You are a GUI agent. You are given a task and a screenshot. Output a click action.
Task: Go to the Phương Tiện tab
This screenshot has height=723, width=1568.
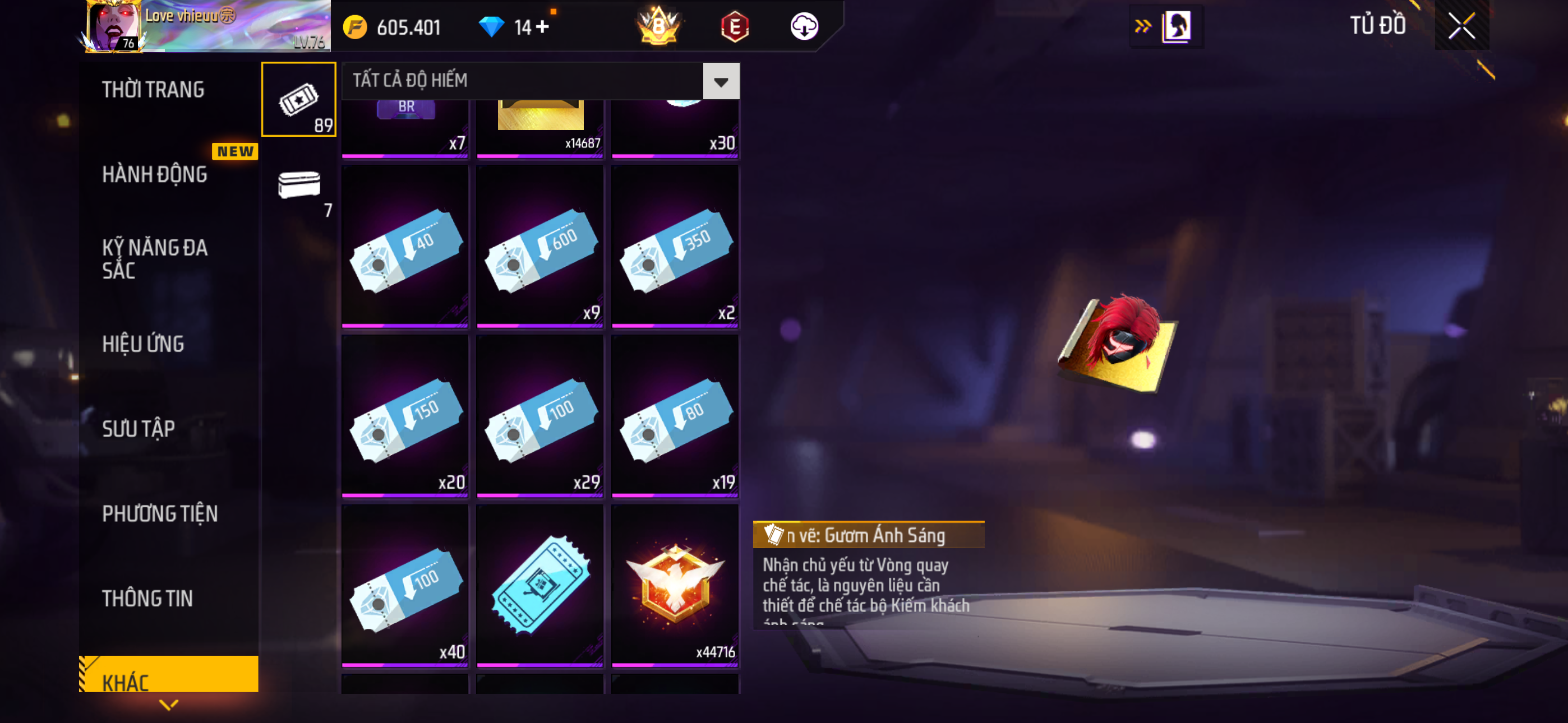pyautogui.click(x=159, y=513)
